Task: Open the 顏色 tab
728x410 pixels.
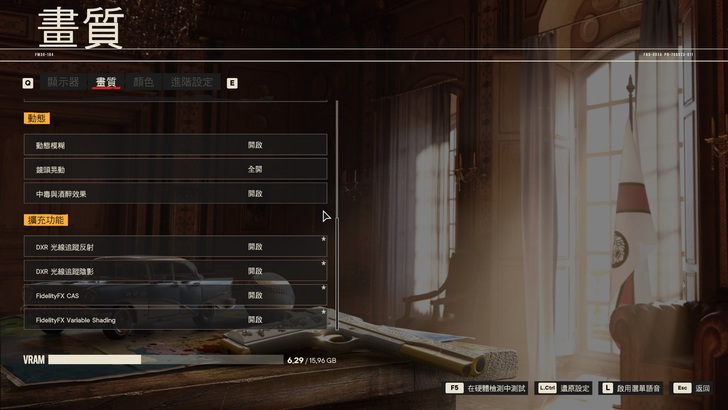Action: click(x=143, y=82)
